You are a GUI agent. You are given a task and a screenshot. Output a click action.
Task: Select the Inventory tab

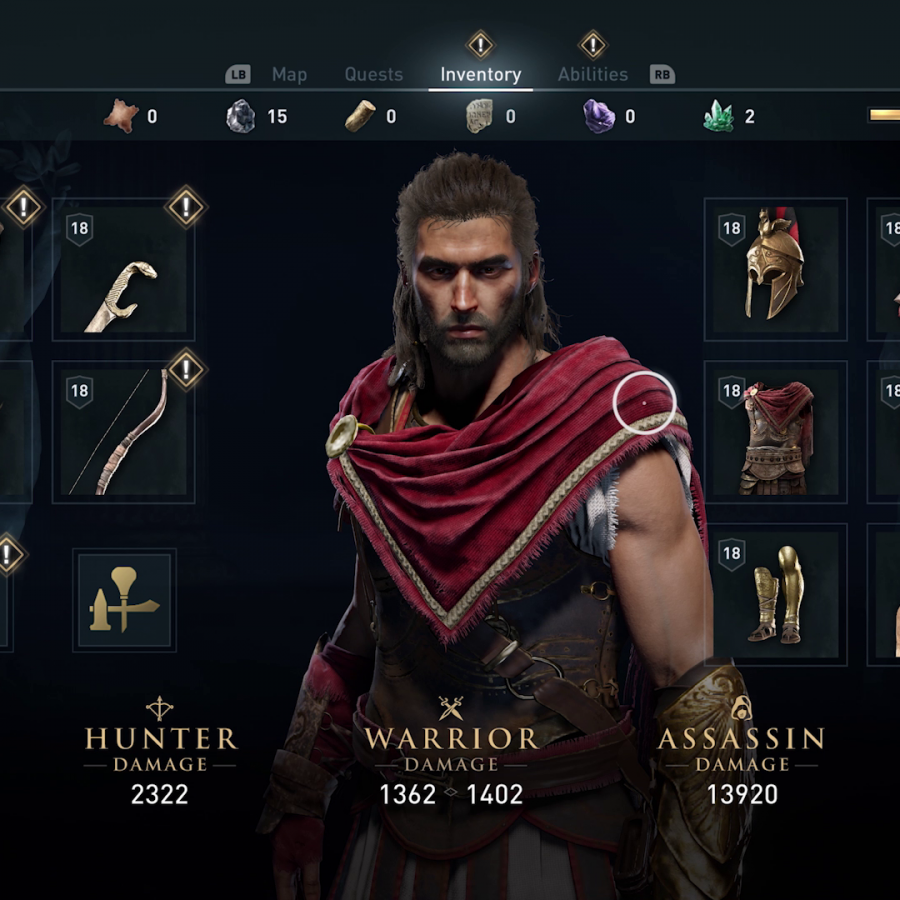point(480,75)
